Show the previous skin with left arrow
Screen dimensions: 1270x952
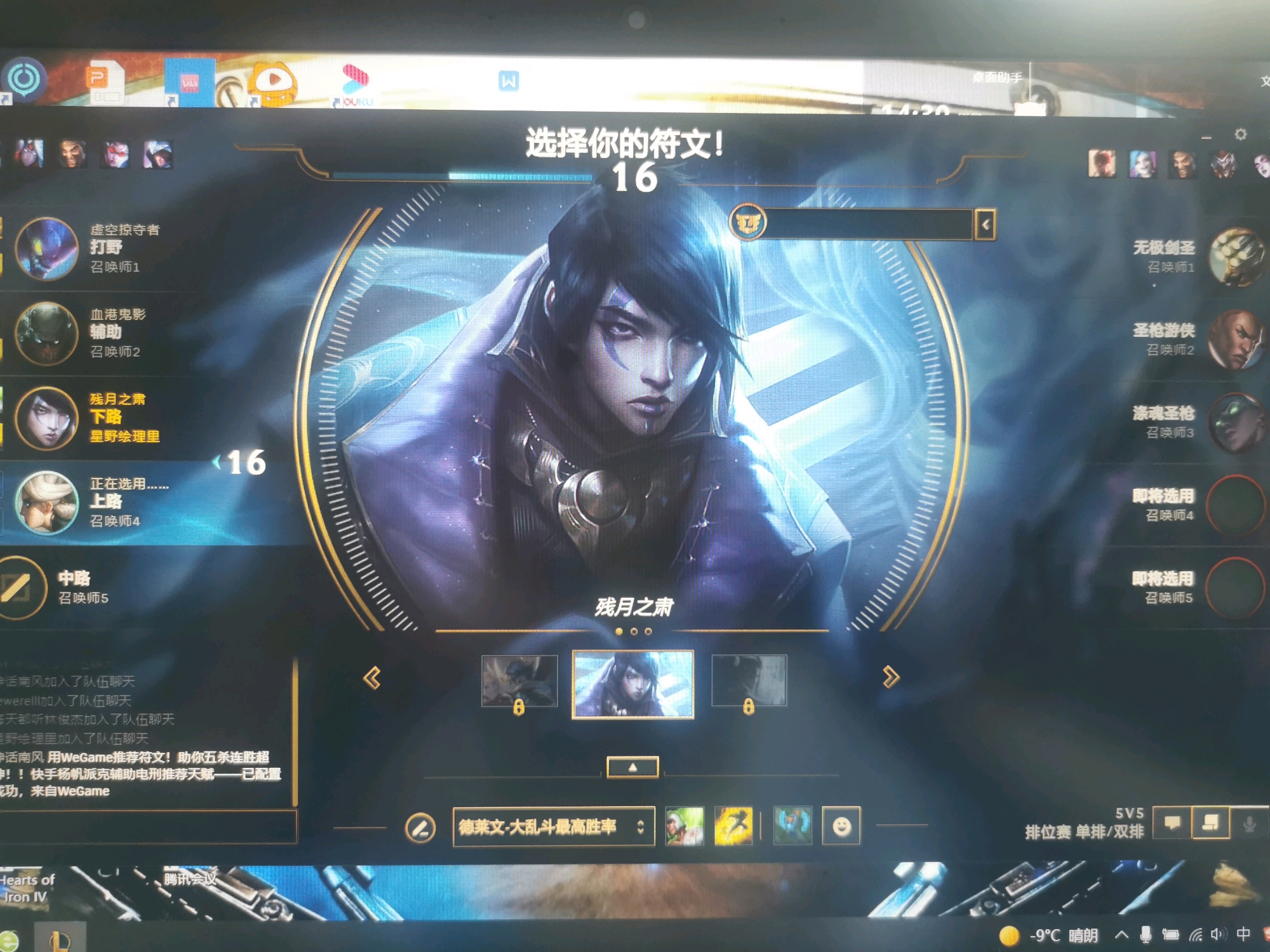(x=372, y=678)
